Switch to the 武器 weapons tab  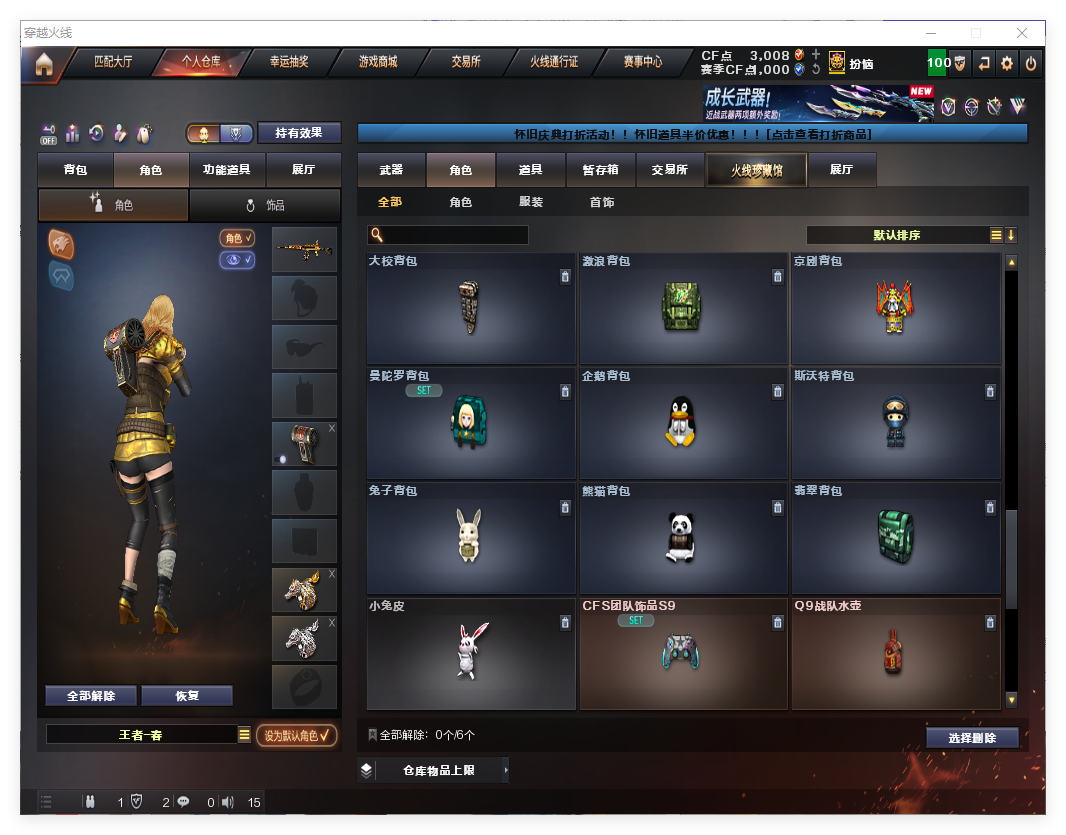(x=391, y=170)
